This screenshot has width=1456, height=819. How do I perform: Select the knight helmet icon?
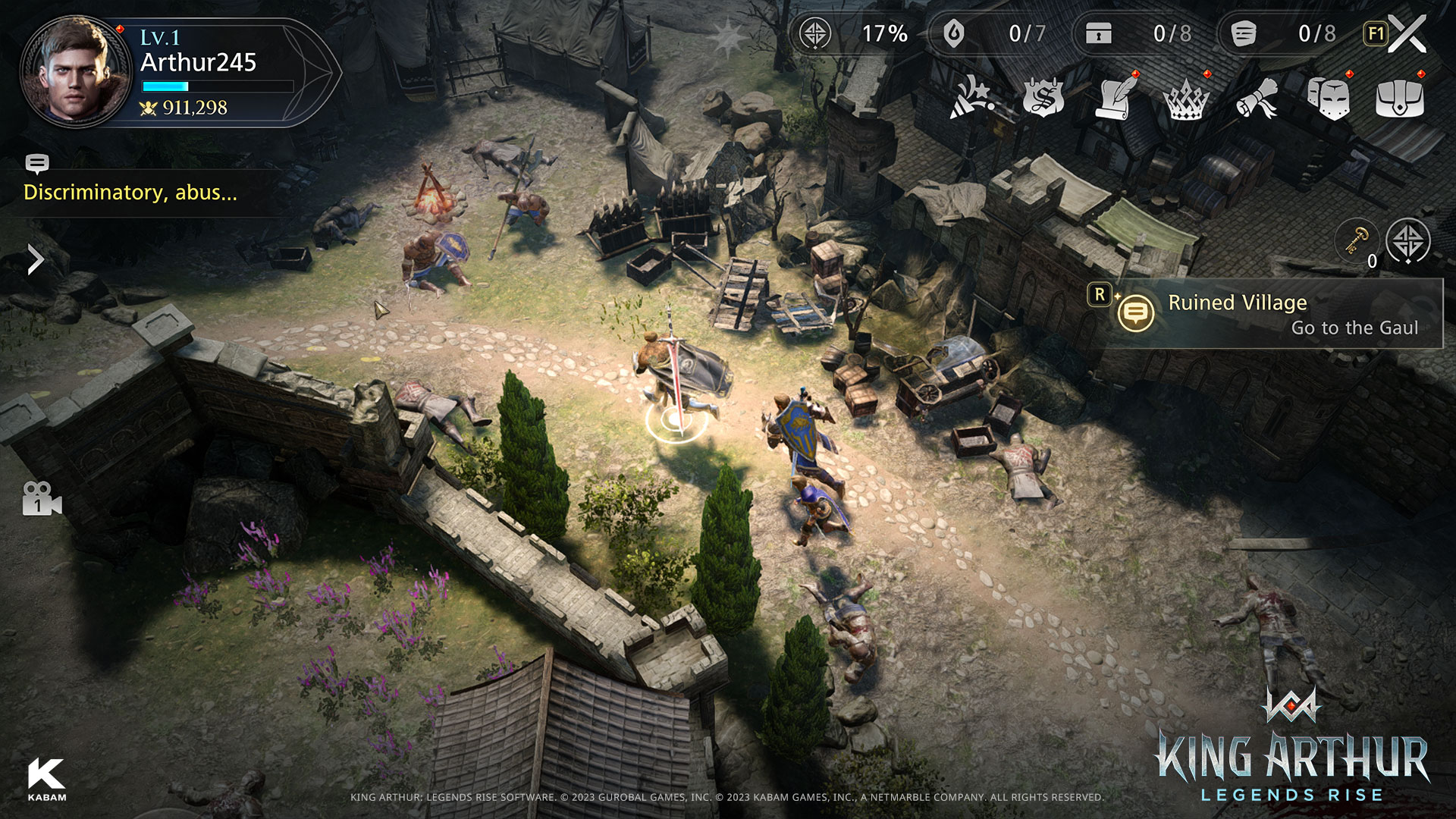(x=1329, y=99)
